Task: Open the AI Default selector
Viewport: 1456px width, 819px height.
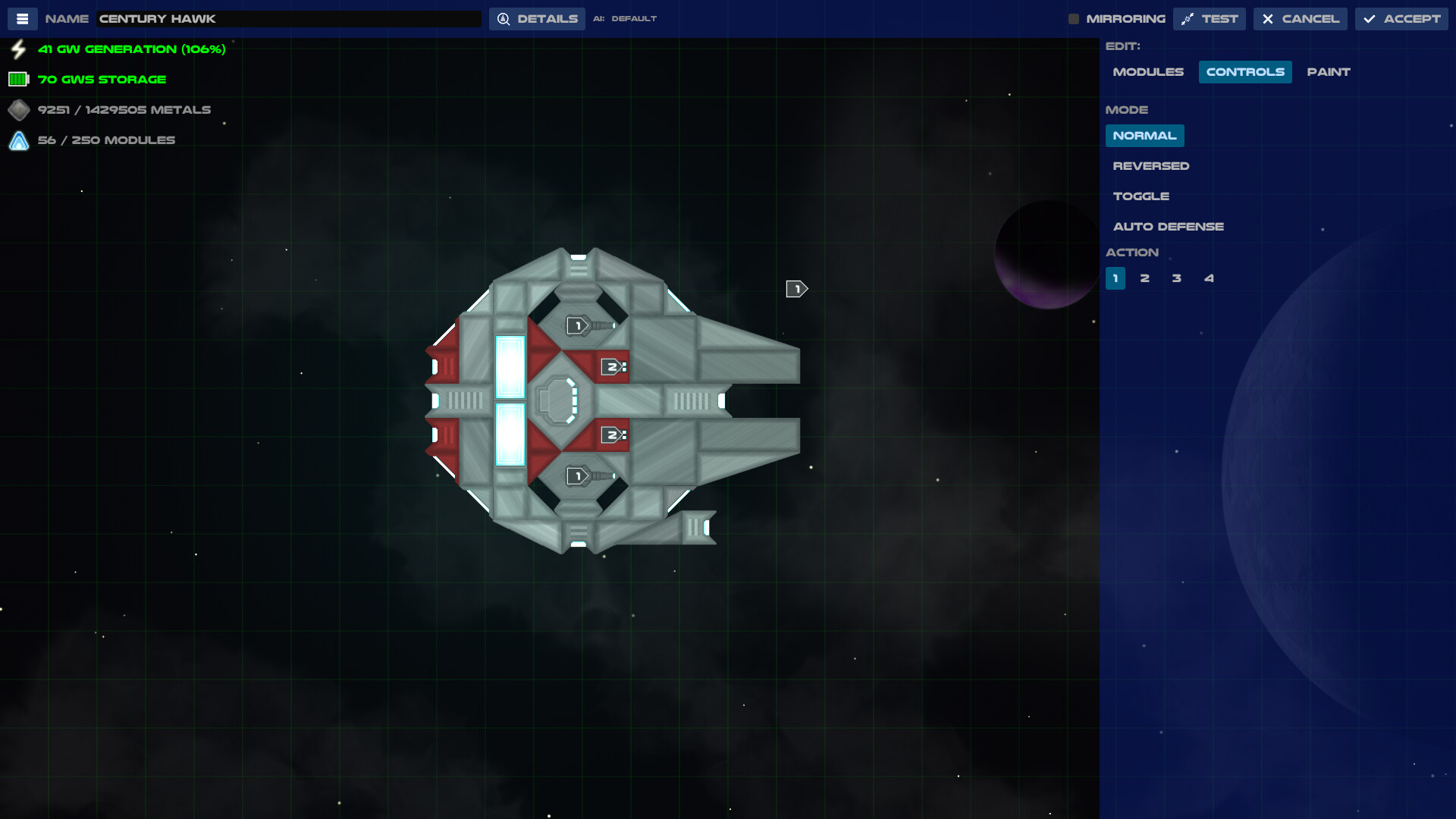Action: click(634, 18)
